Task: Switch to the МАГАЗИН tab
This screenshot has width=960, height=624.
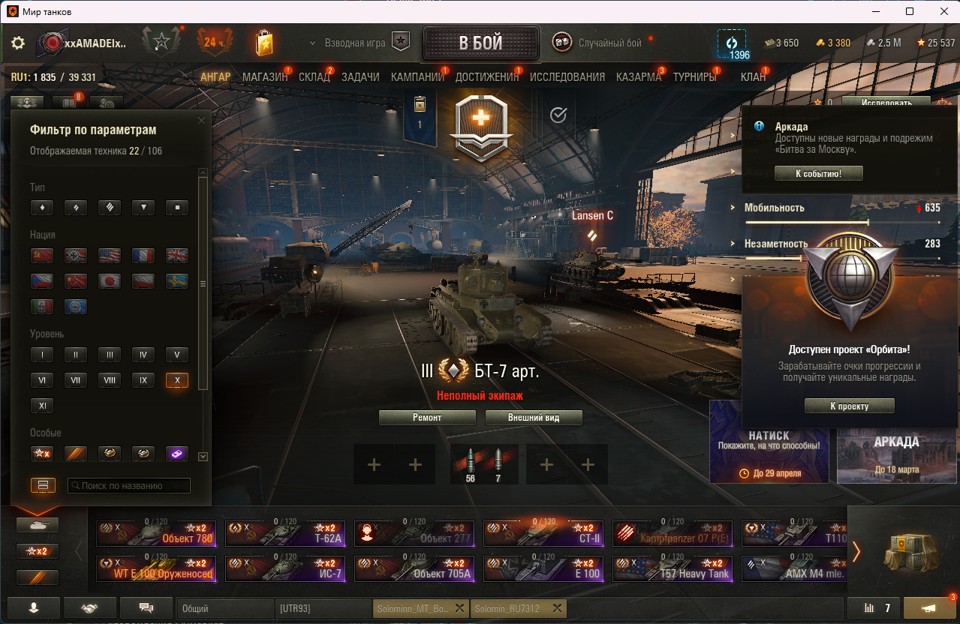Action: [x=265, y=77]
